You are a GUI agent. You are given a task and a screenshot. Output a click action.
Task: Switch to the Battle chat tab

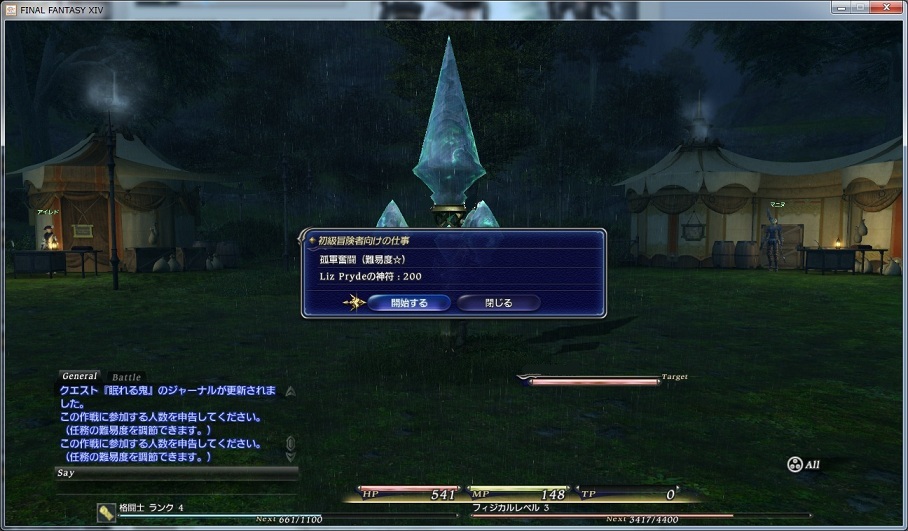click(x=127, y=378)
